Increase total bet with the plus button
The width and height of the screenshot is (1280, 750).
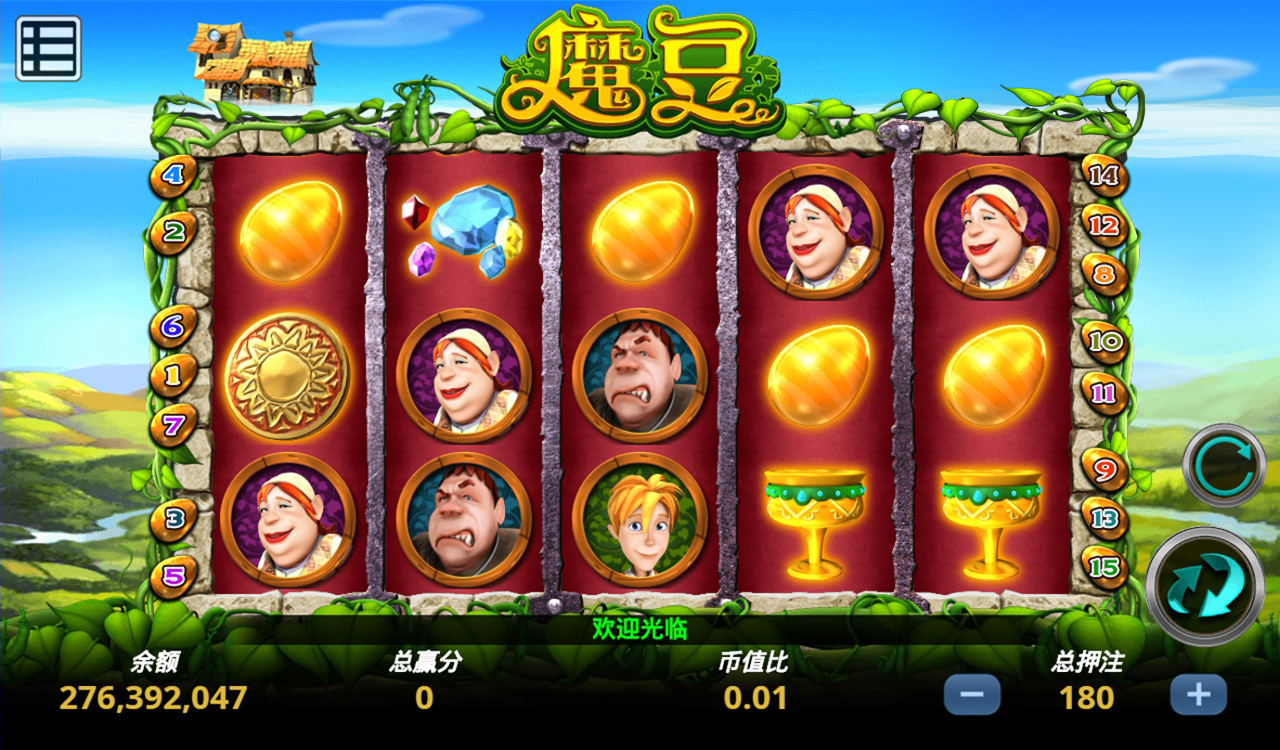[x=1198, y=695]
